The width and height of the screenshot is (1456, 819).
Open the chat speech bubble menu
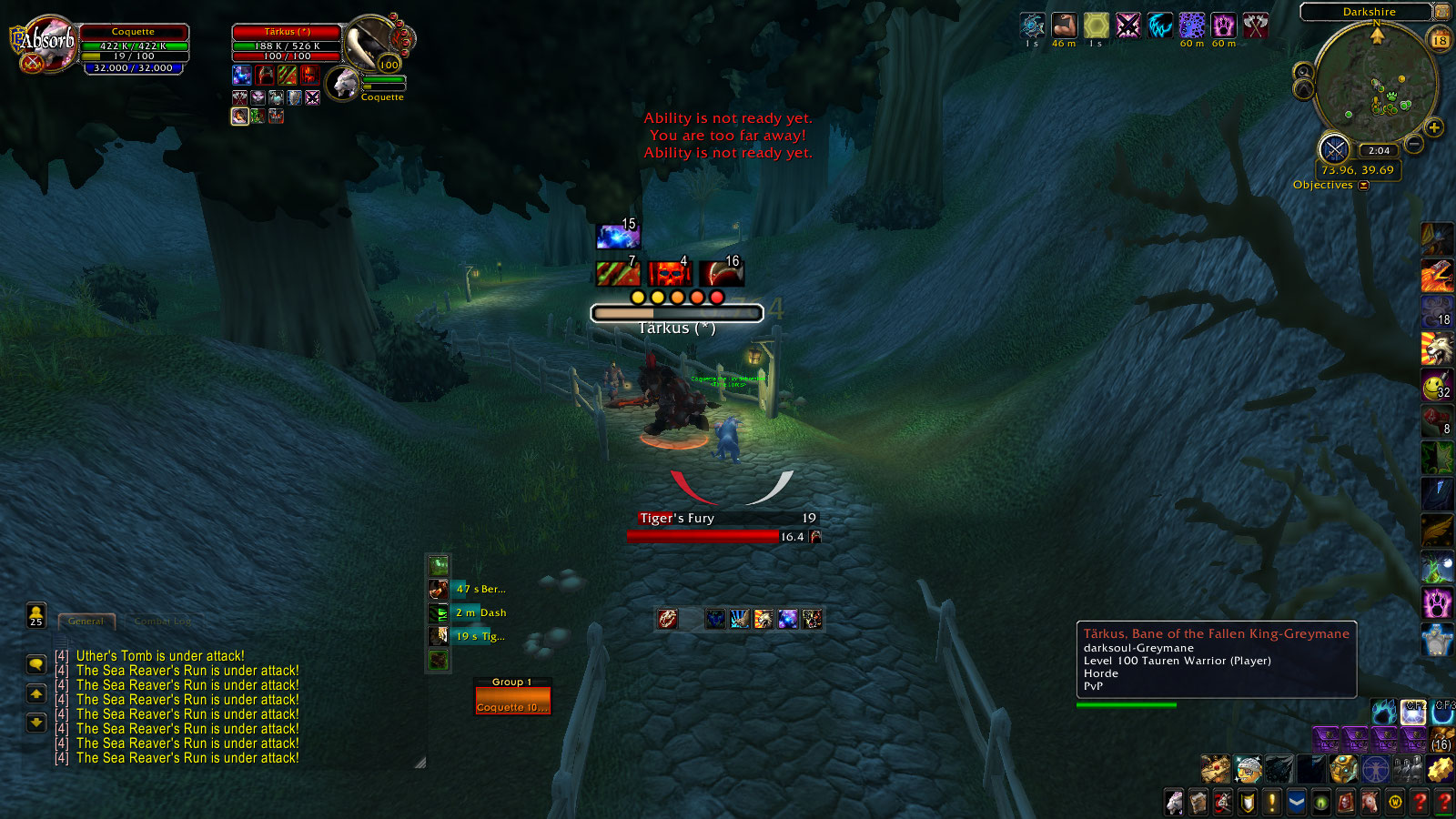(36, 664)
